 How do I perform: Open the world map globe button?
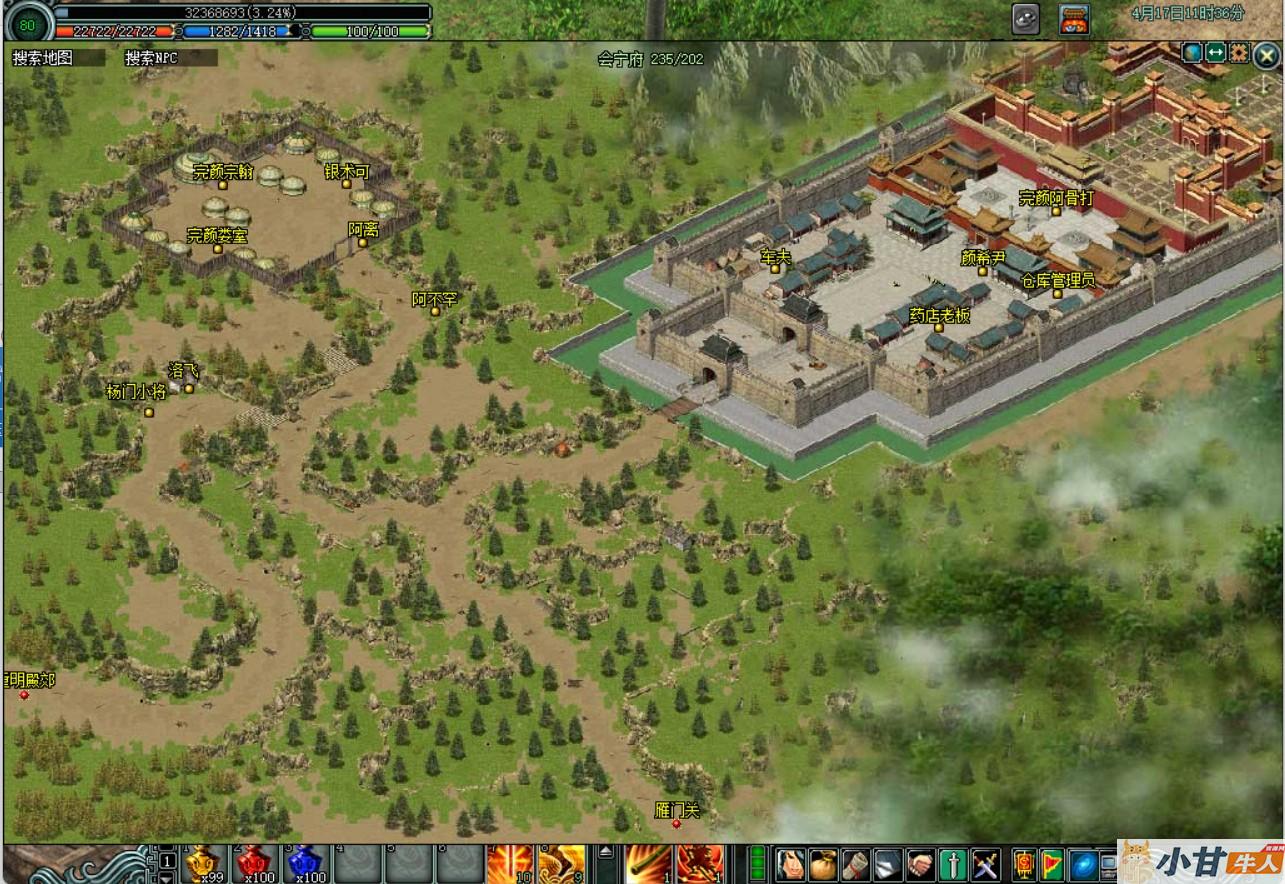[x=1192, y=53]
